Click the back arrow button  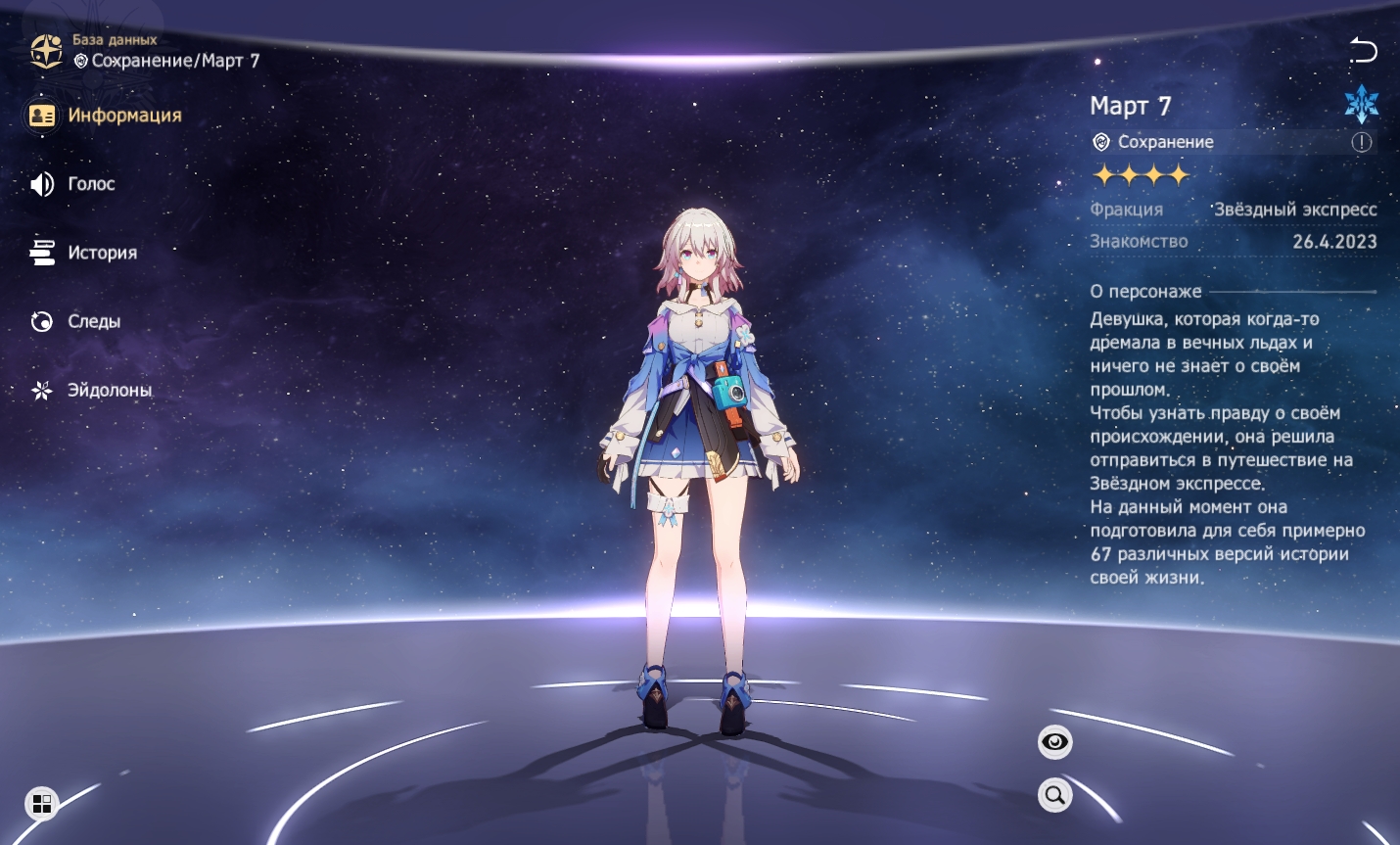pyautogui.click(x=1363, y=50)
